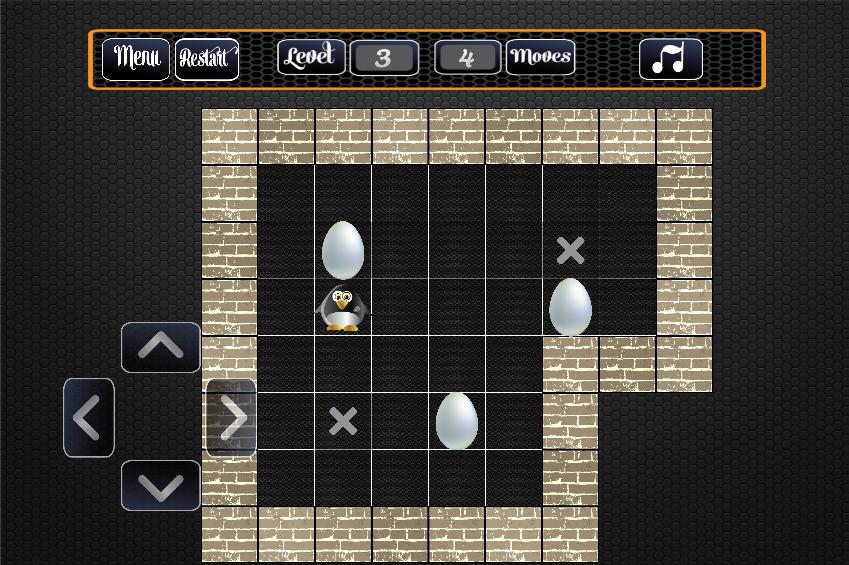Move the penguin with the up arrow

tap(160, 347)
